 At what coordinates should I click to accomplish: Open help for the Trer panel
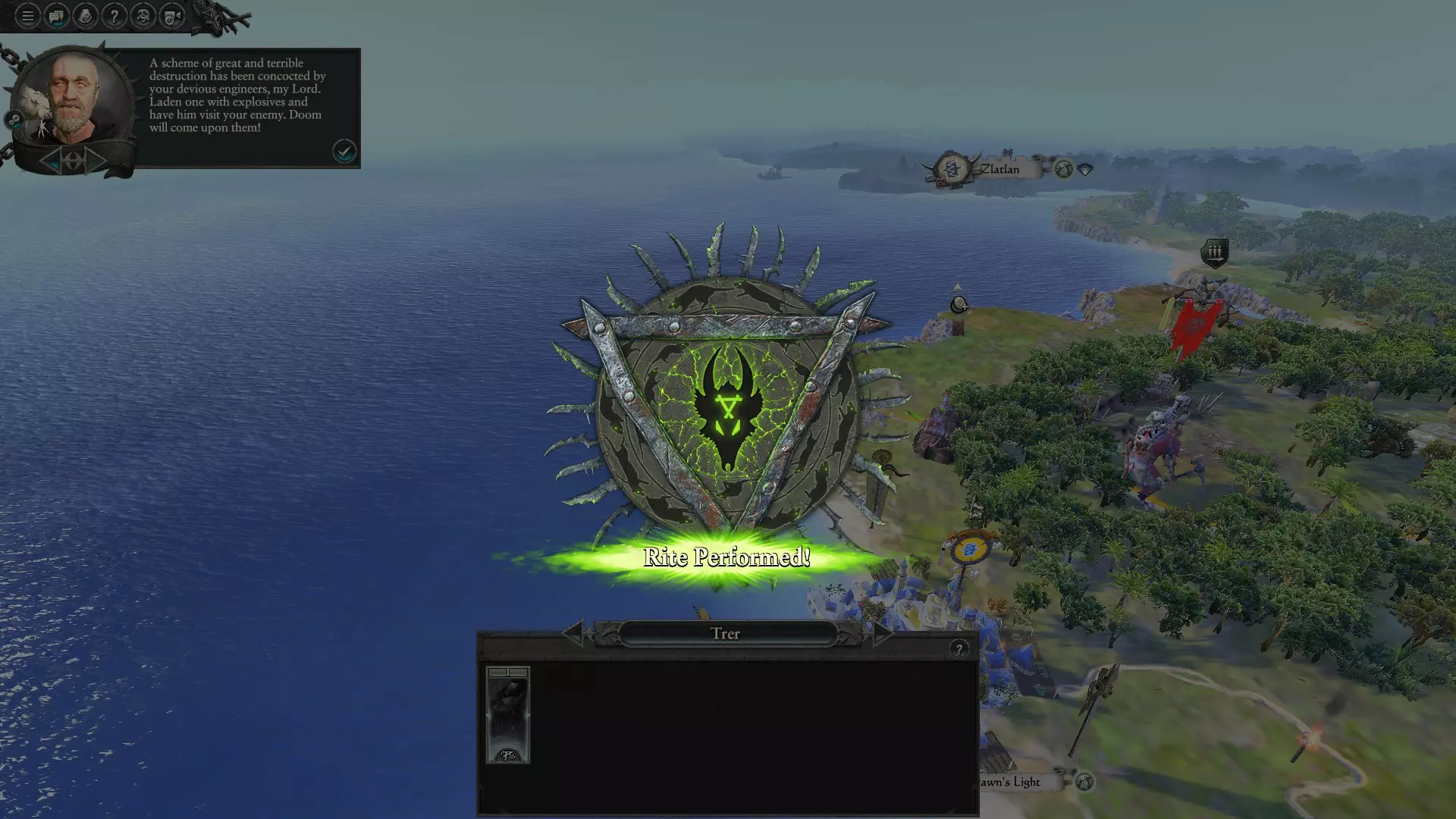[x=959, y=649]
